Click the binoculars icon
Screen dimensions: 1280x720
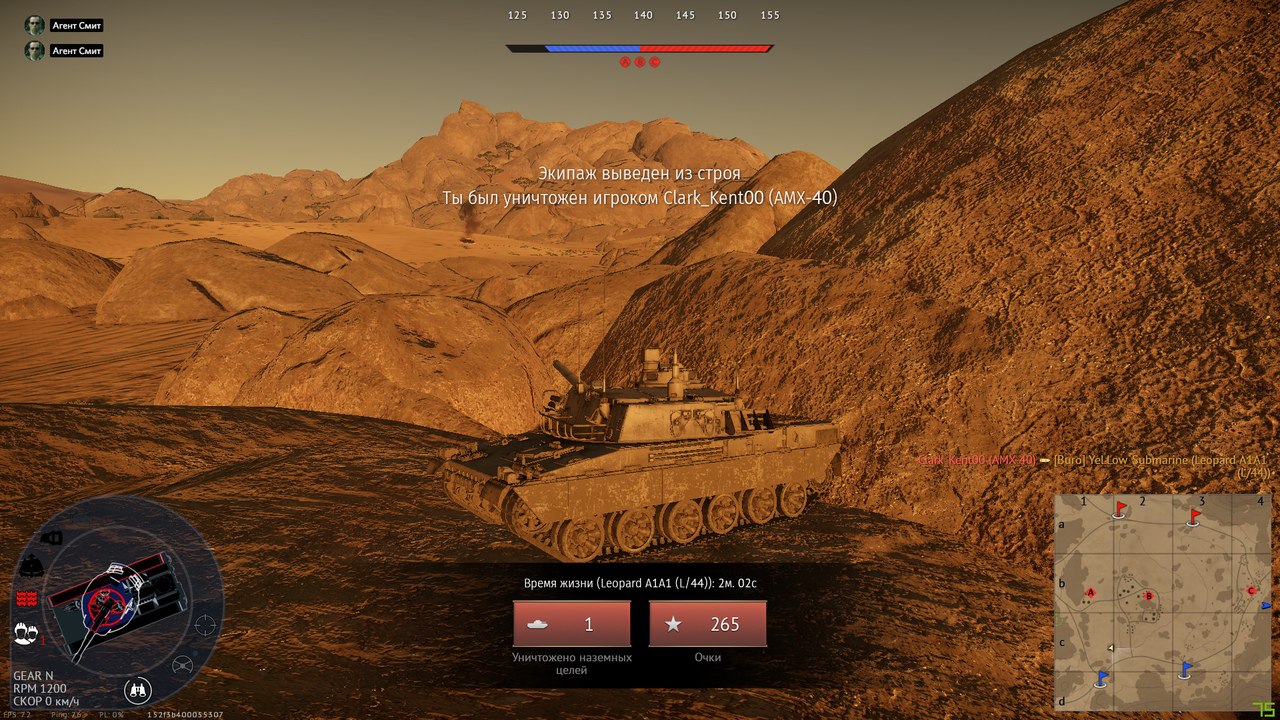(138, 690)
